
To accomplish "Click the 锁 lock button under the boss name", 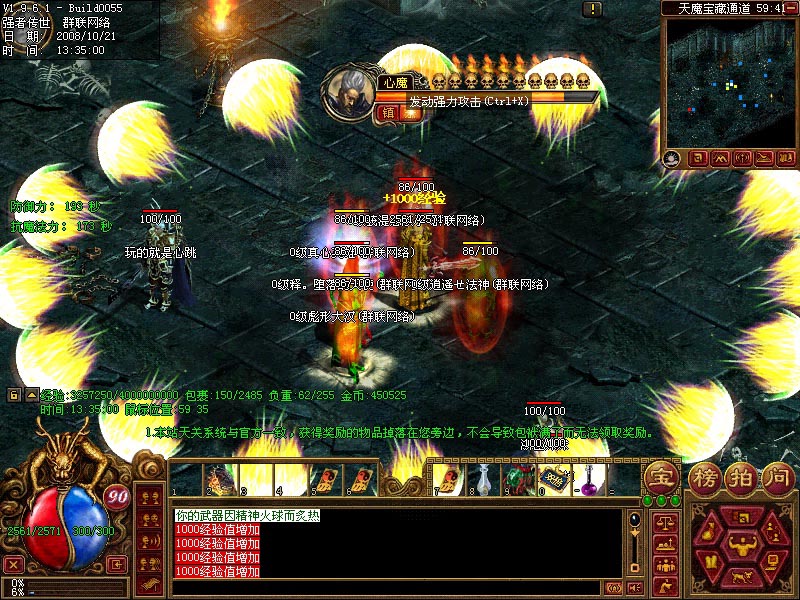I will point(388,112).
